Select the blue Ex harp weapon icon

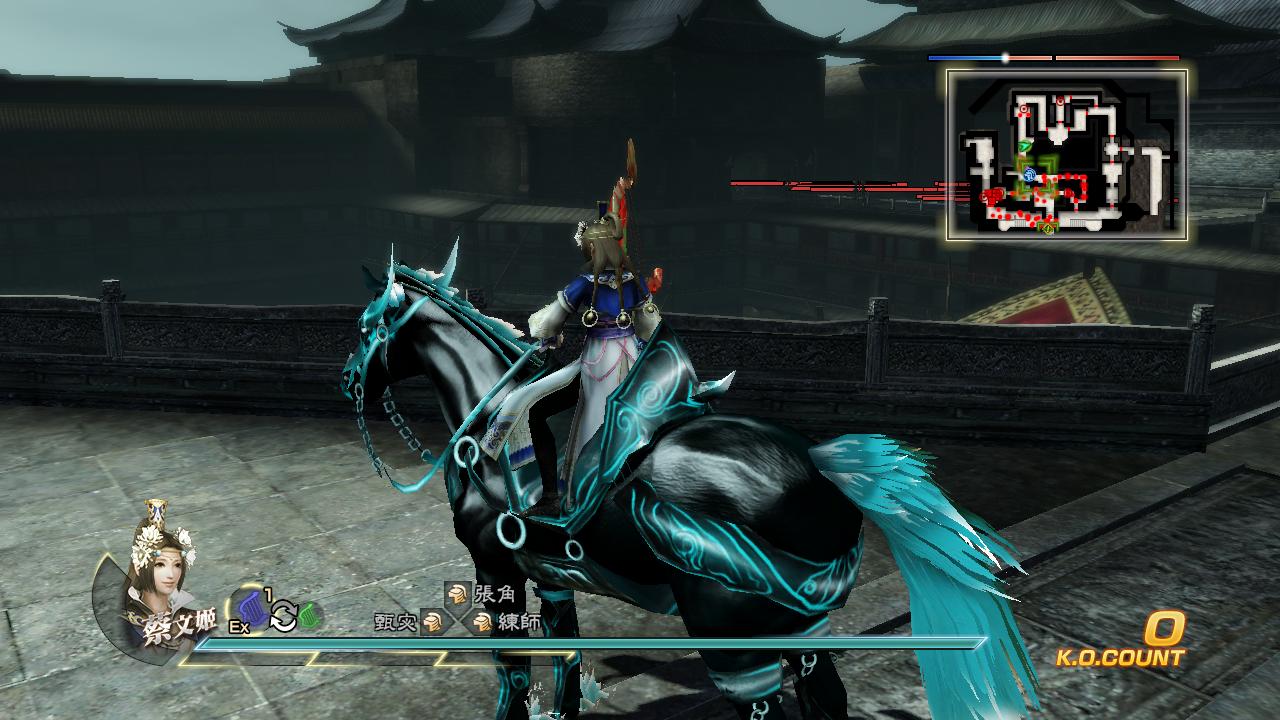252,610
